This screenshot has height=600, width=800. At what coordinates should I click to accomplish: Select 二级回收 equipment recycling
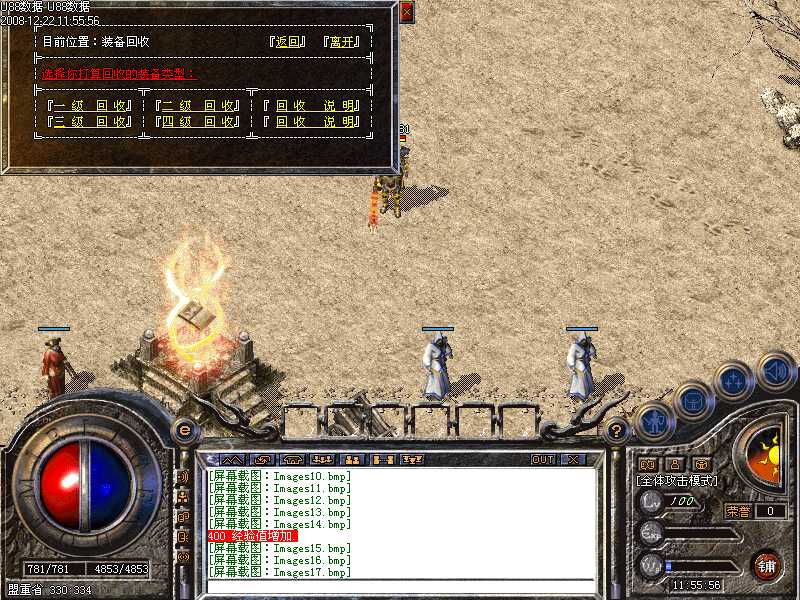[x=196, y=105]
